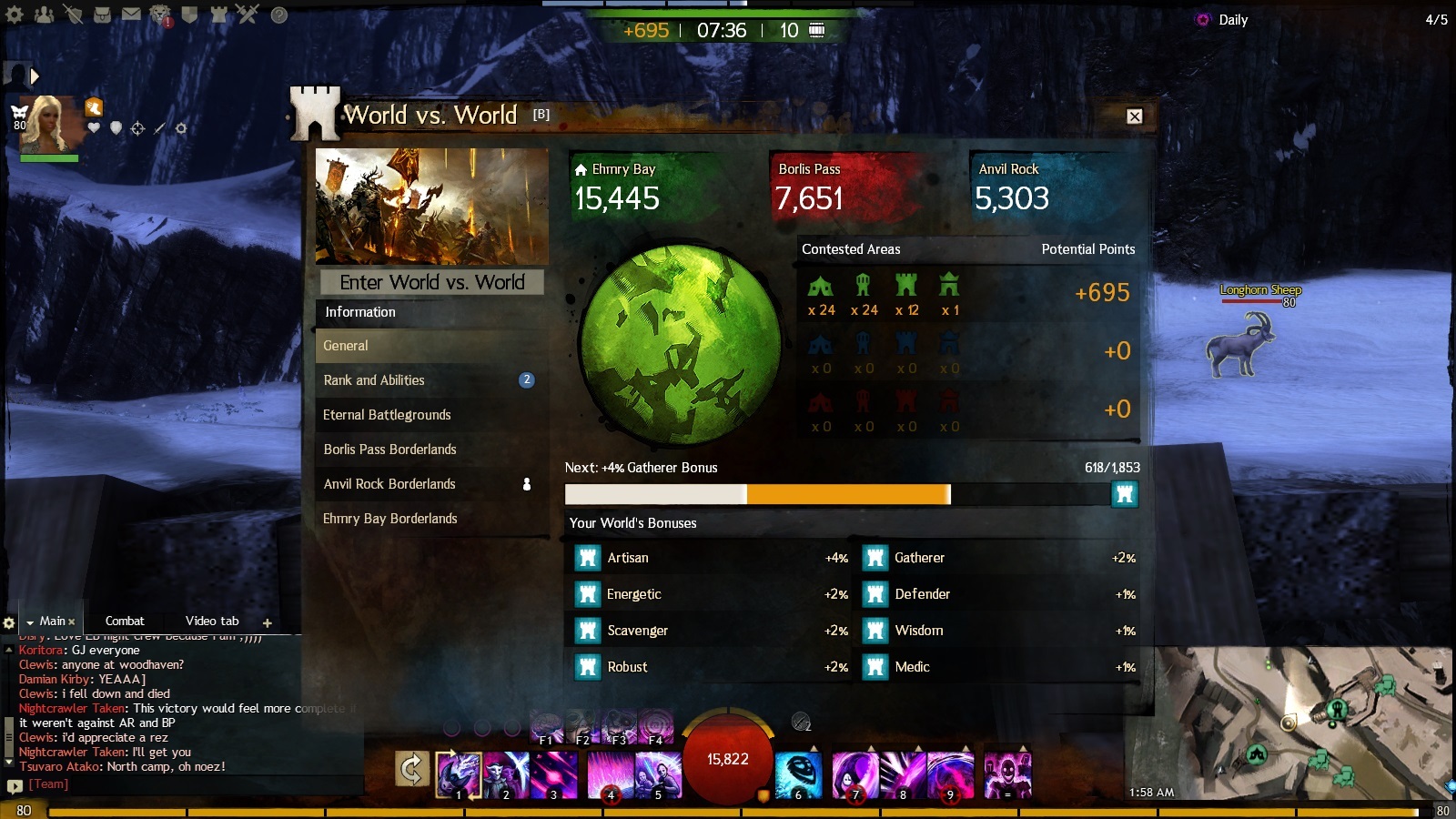Select the General information entry
This screenshot has width=1456, height=819.
pyautogui.click(x=431, y=346)
